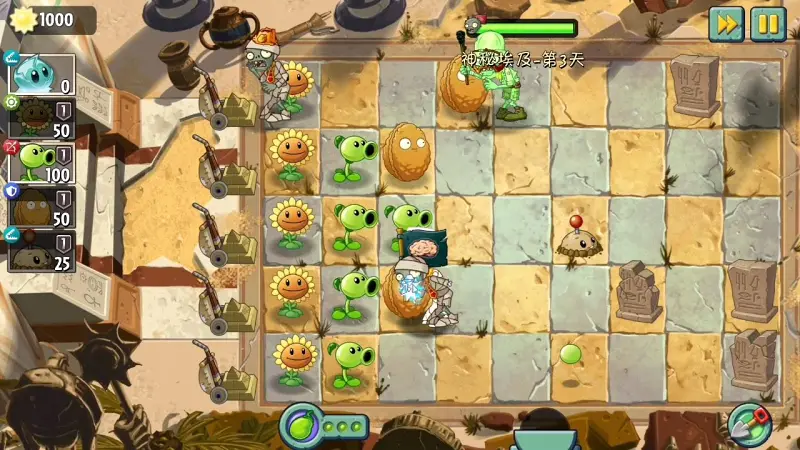Select the Wall-nut seed packet

(40, 207)
